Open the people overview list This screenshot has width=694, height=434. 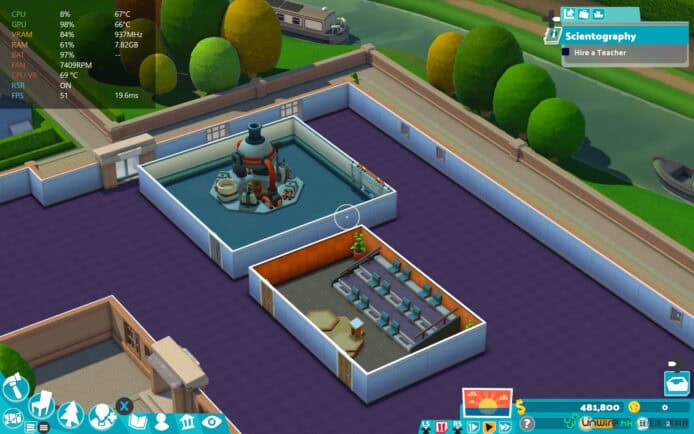pyautogui.click(x=163, y=421)
